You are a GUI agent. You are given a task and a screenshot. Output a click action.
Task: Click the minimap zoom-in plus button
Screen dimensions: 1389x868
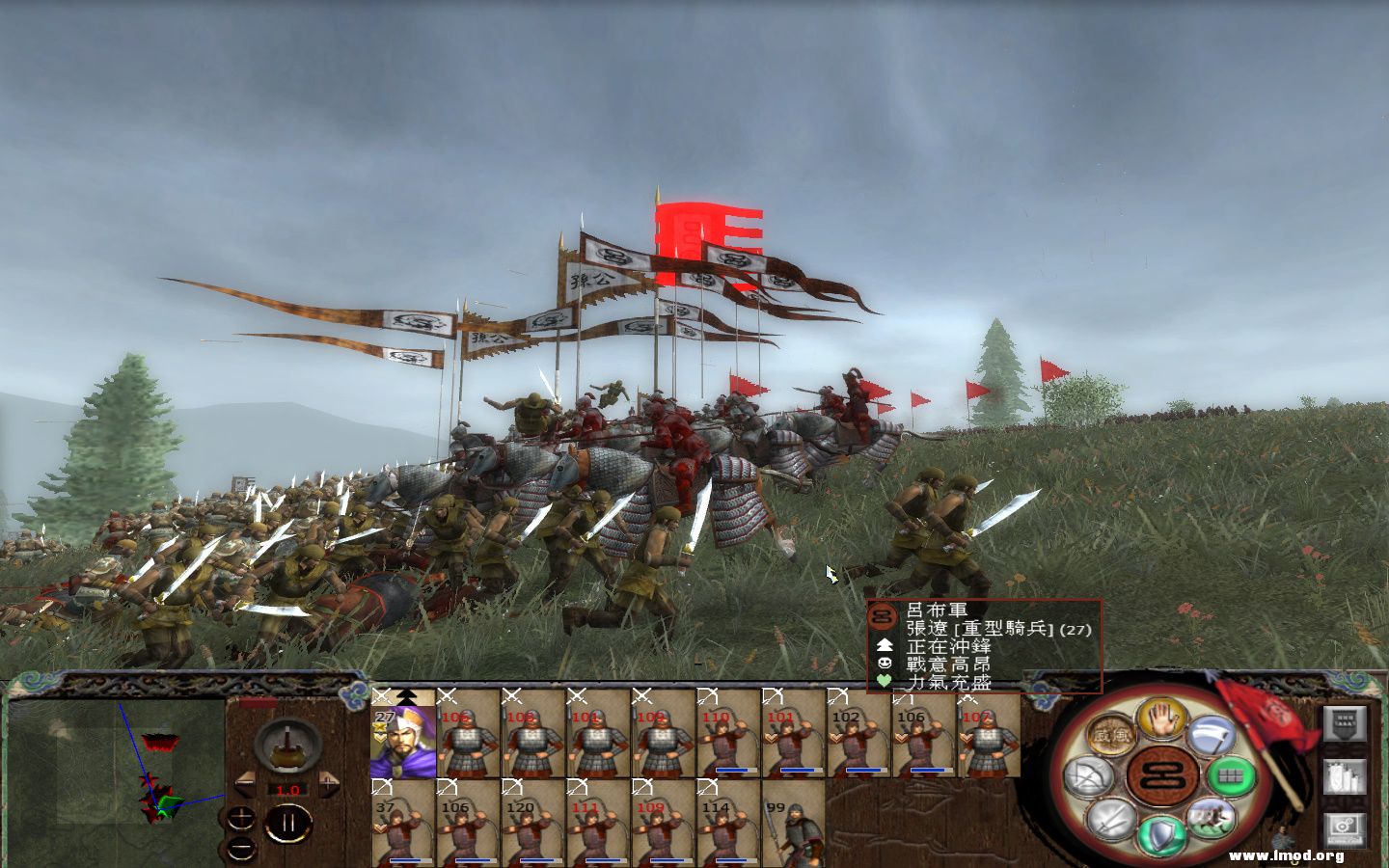point(241,818)
